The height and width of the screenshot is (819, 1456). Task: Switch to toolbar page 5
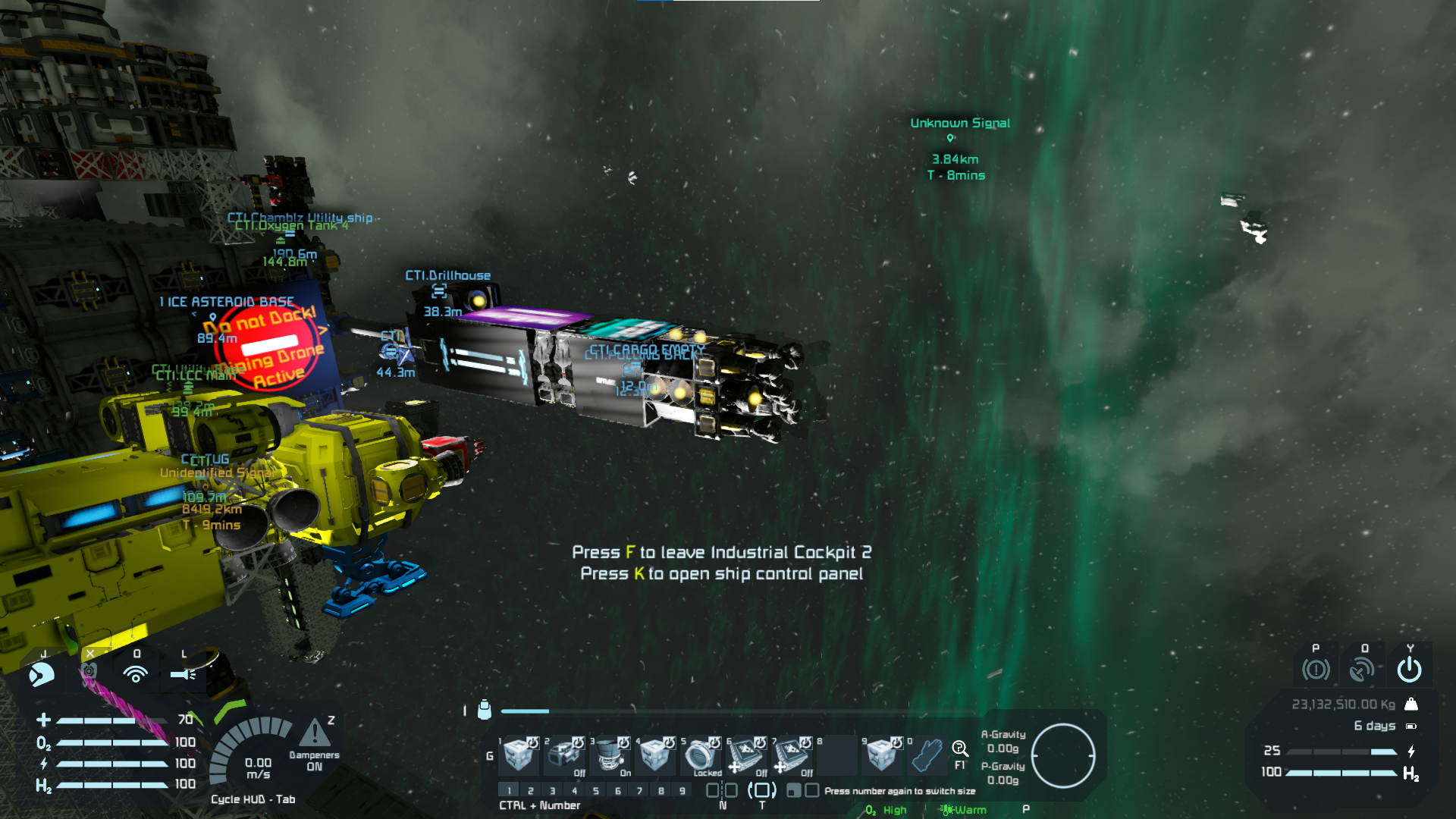click(596, 791)
